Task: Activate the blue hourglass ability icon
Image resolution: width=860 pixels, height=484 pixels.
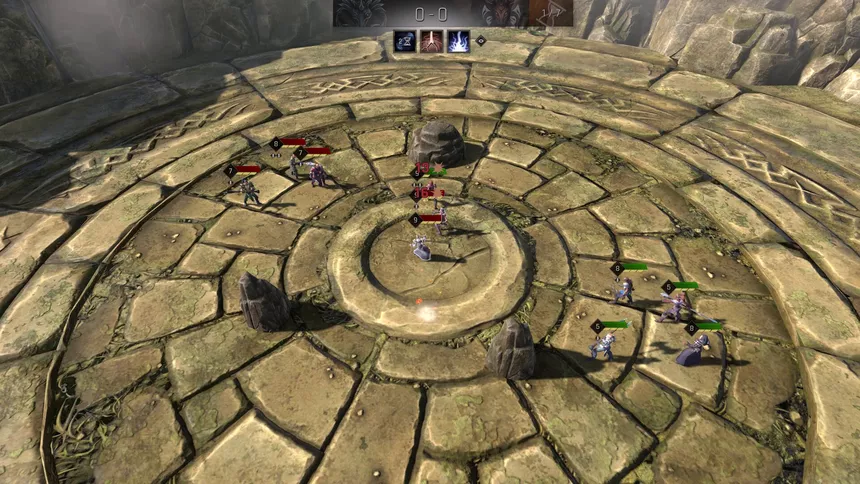Action: pos(405,41)
